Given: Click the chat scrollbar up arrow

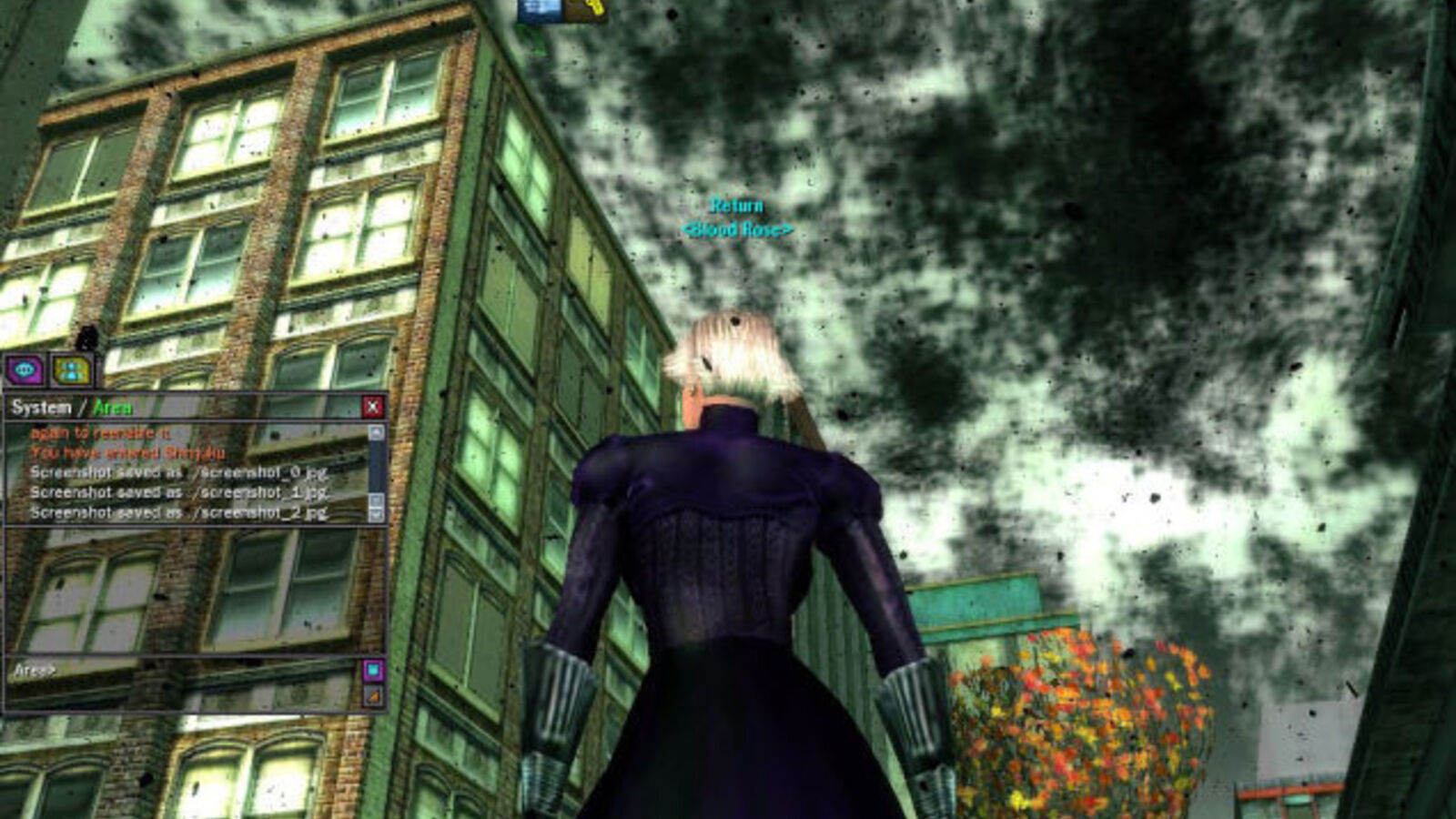Looking at the screenshot, I should point(377,431).
